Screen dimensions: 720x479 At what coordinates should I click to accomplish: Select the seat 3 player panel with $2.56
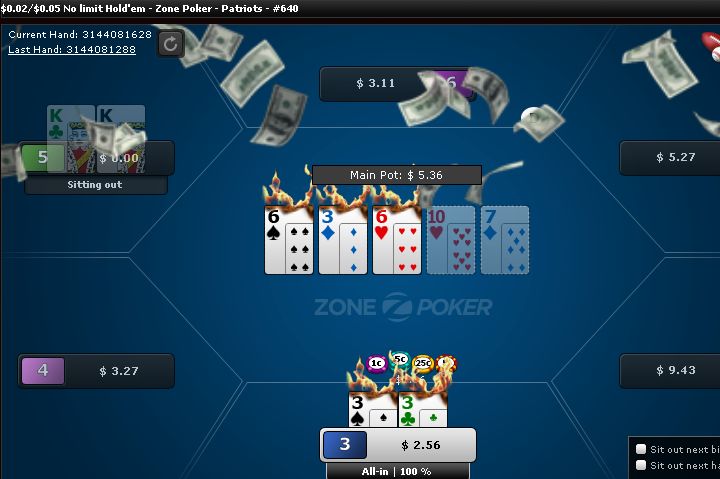(x=397, y=445)
